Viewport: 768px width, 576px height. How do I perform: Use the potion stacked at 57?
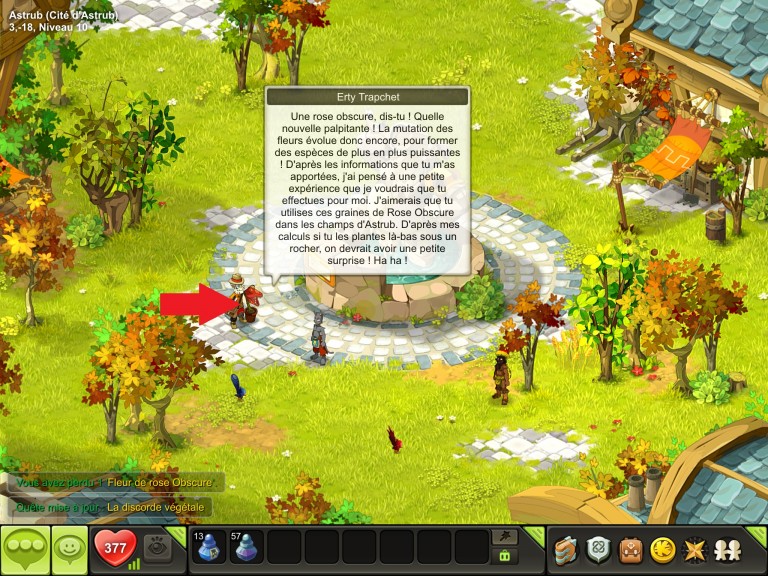(246, 548)
